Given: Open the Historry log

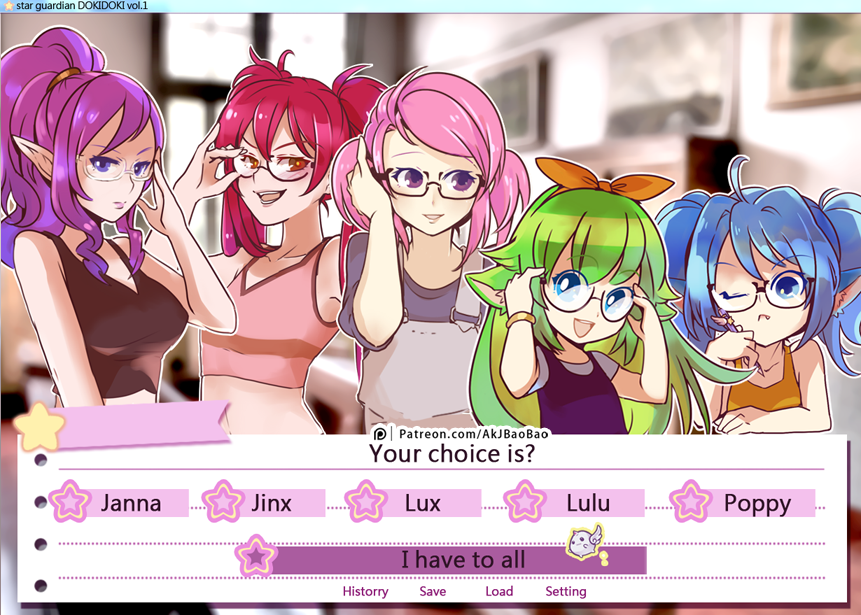Looking at the screenshot, I should (x=365, y=591).
